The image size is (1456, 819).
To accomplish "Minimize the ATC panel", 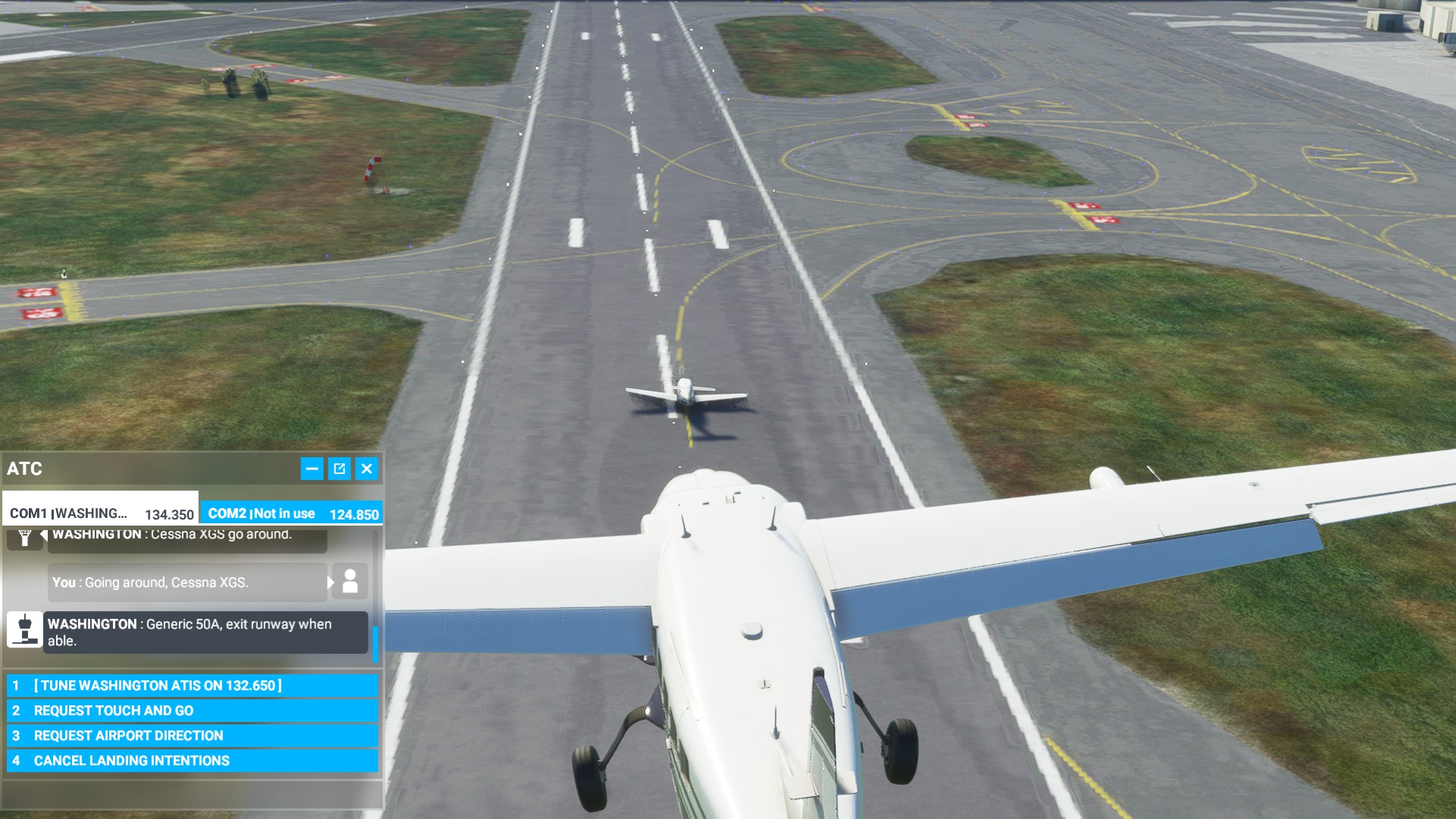I will pos(312,469).
